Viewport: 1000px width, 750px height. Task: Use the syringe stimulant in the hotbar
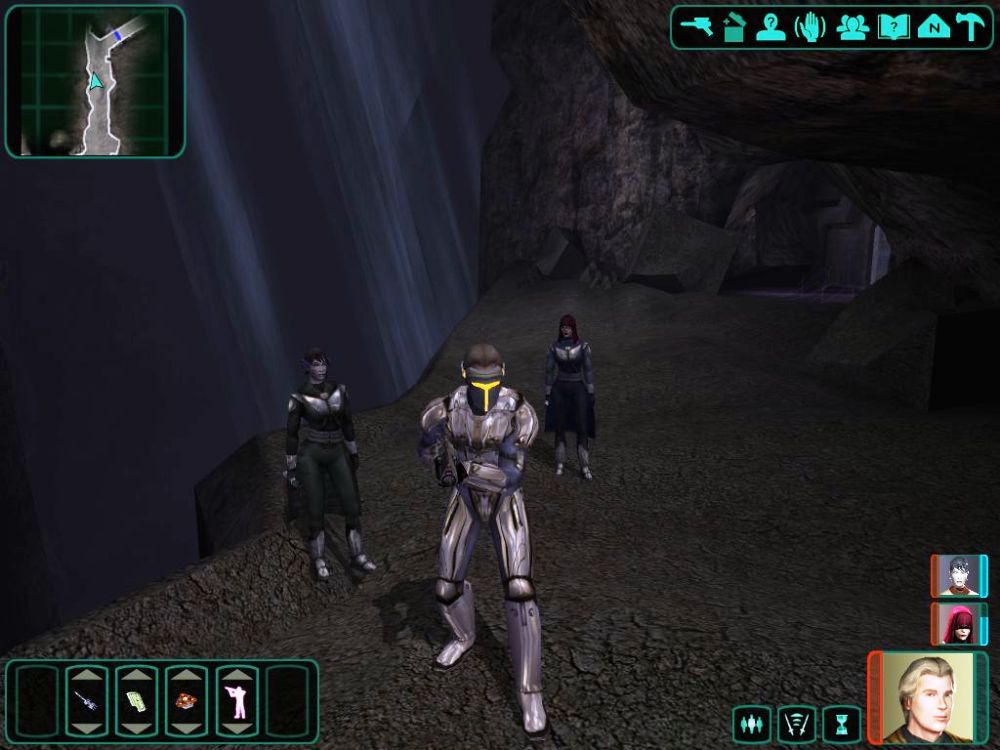click(x=87, y=700)
